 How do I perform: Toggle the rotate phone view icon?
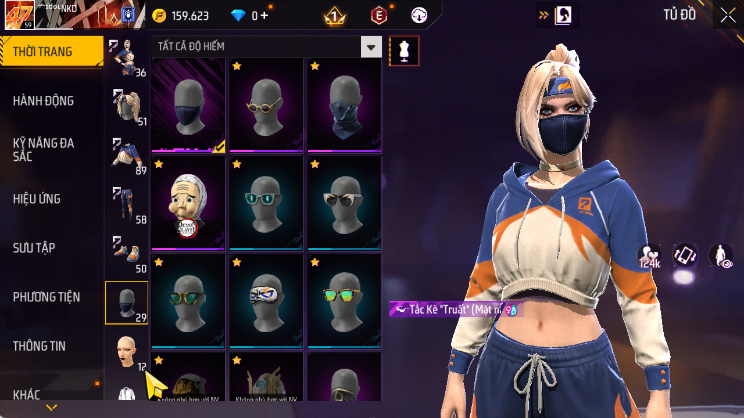[685, 256]
